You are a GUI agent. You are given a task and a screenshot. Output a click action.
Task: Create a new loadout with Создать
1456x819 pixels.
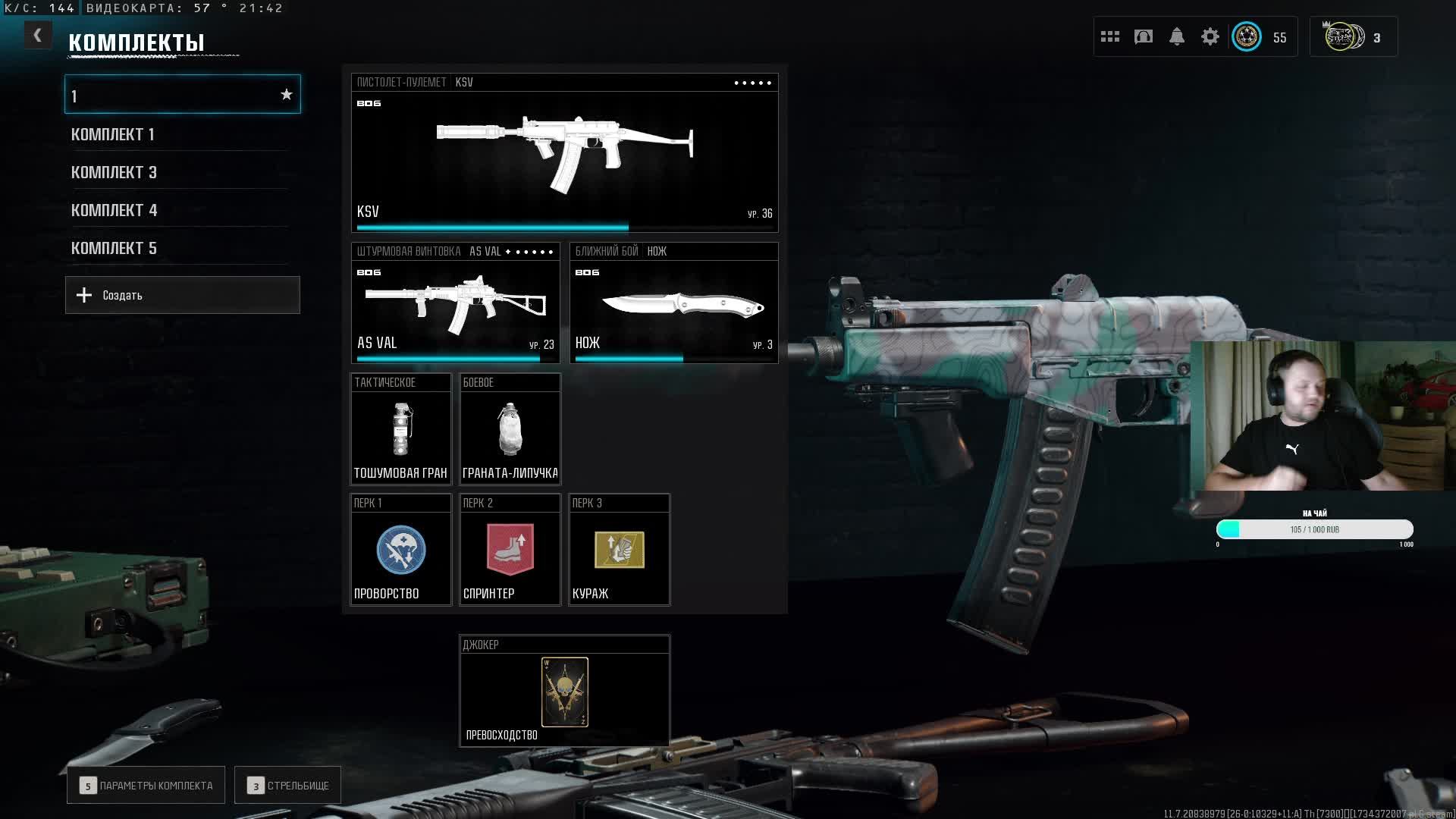click(x=183, y=295)
